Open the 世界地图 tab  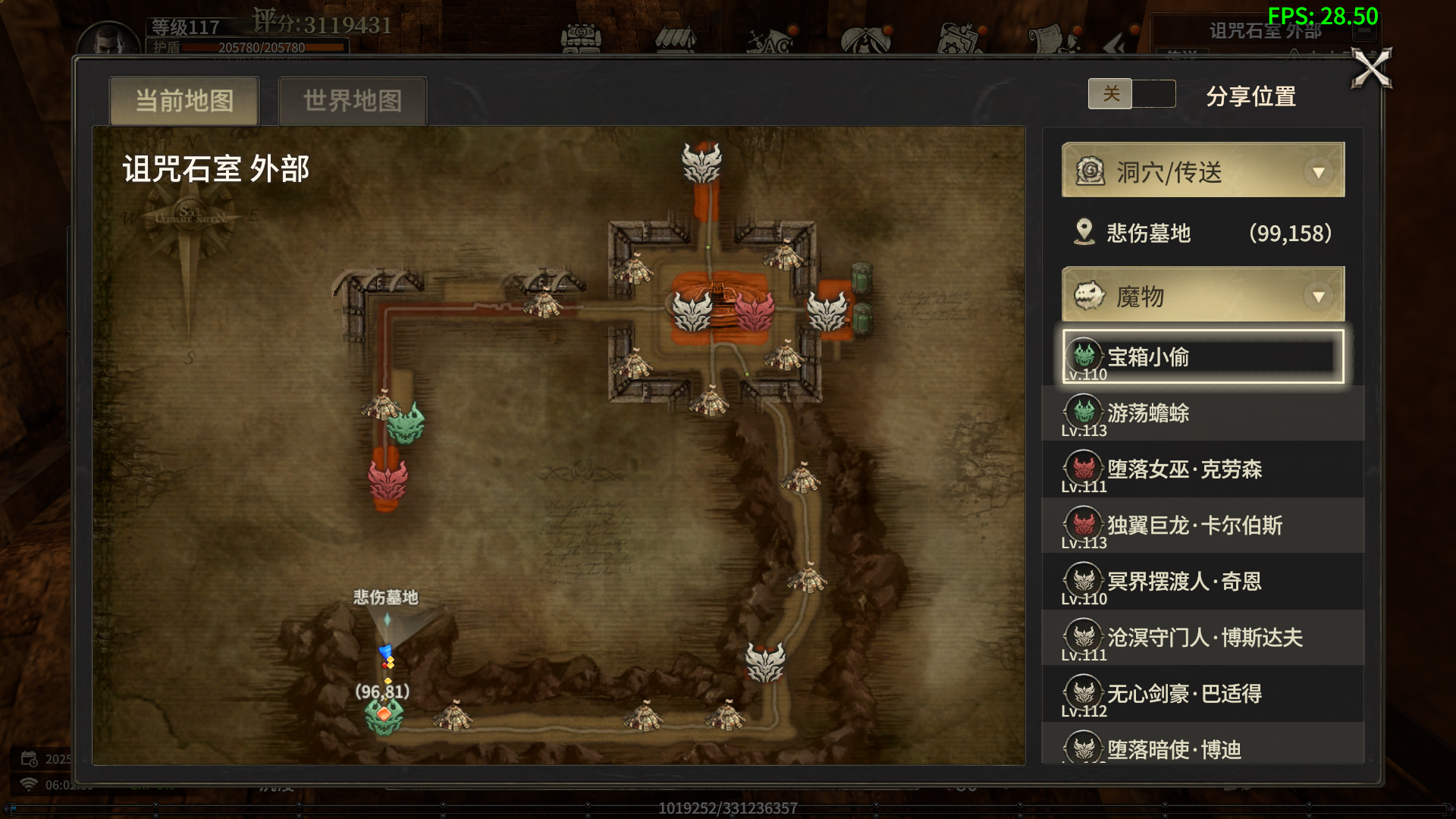click(x=353, y=100)
